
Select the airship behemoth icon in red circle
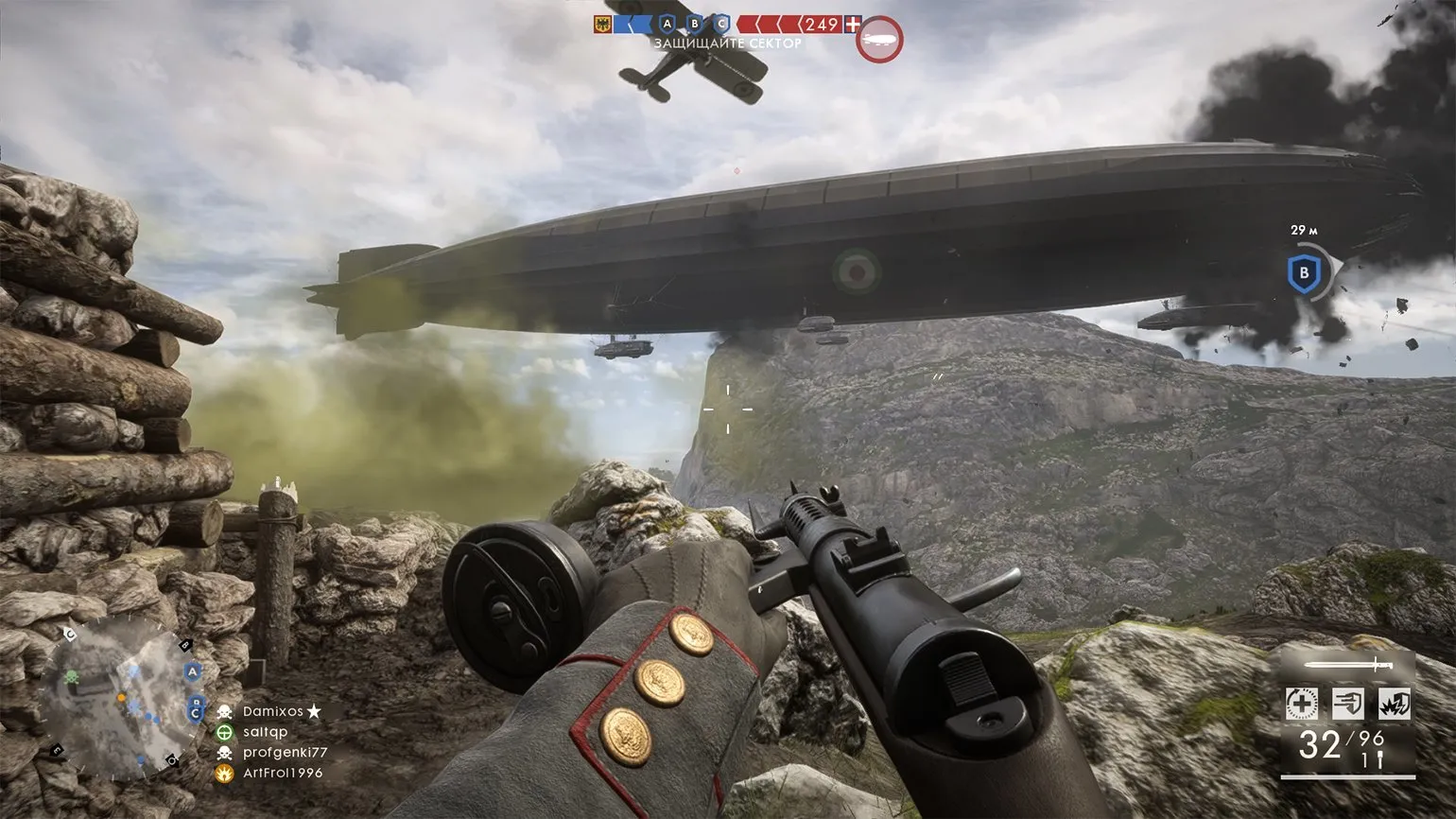pos(879,41)
